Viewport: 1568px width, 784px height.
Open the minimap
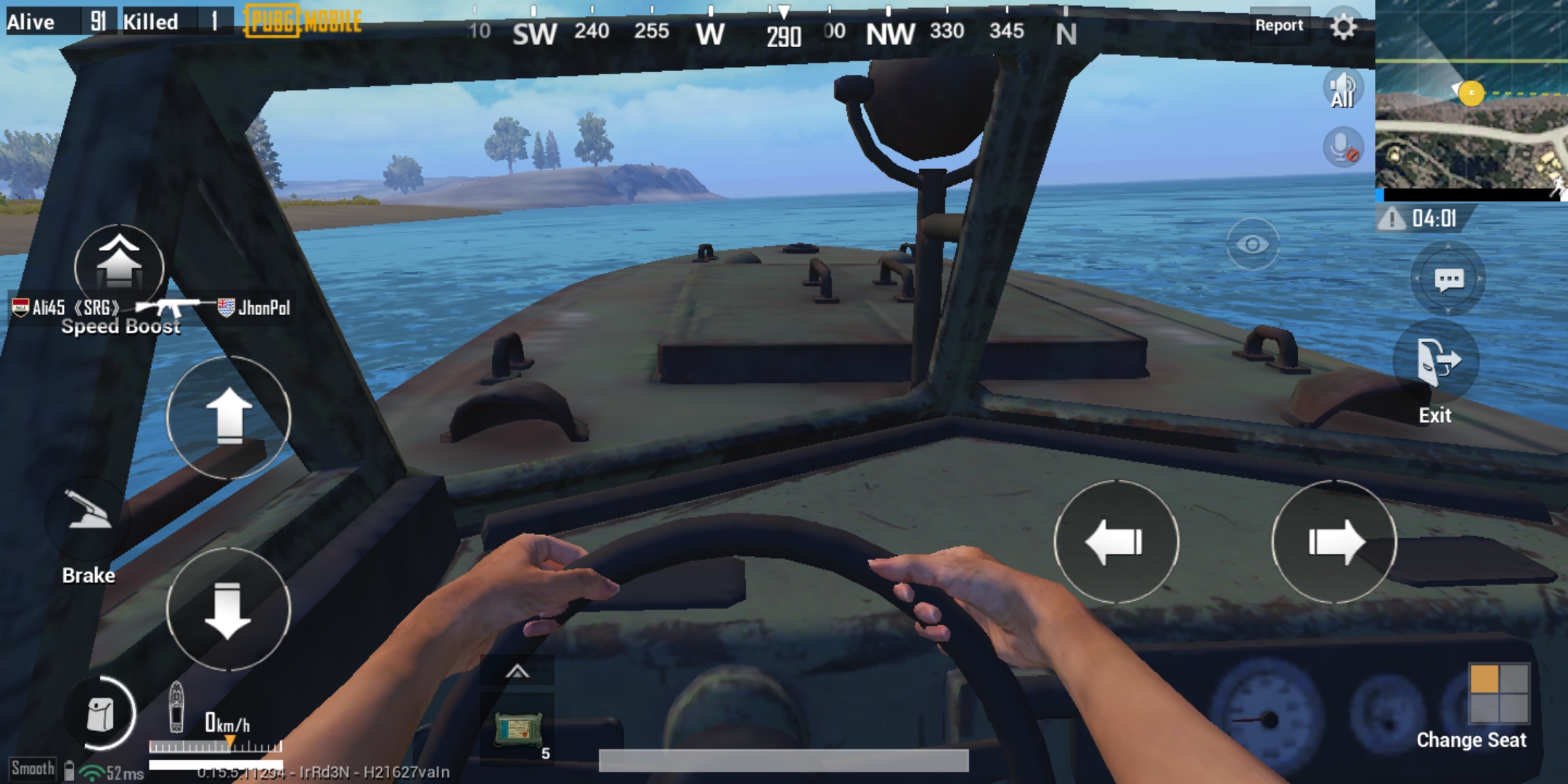coord(1471,99)
